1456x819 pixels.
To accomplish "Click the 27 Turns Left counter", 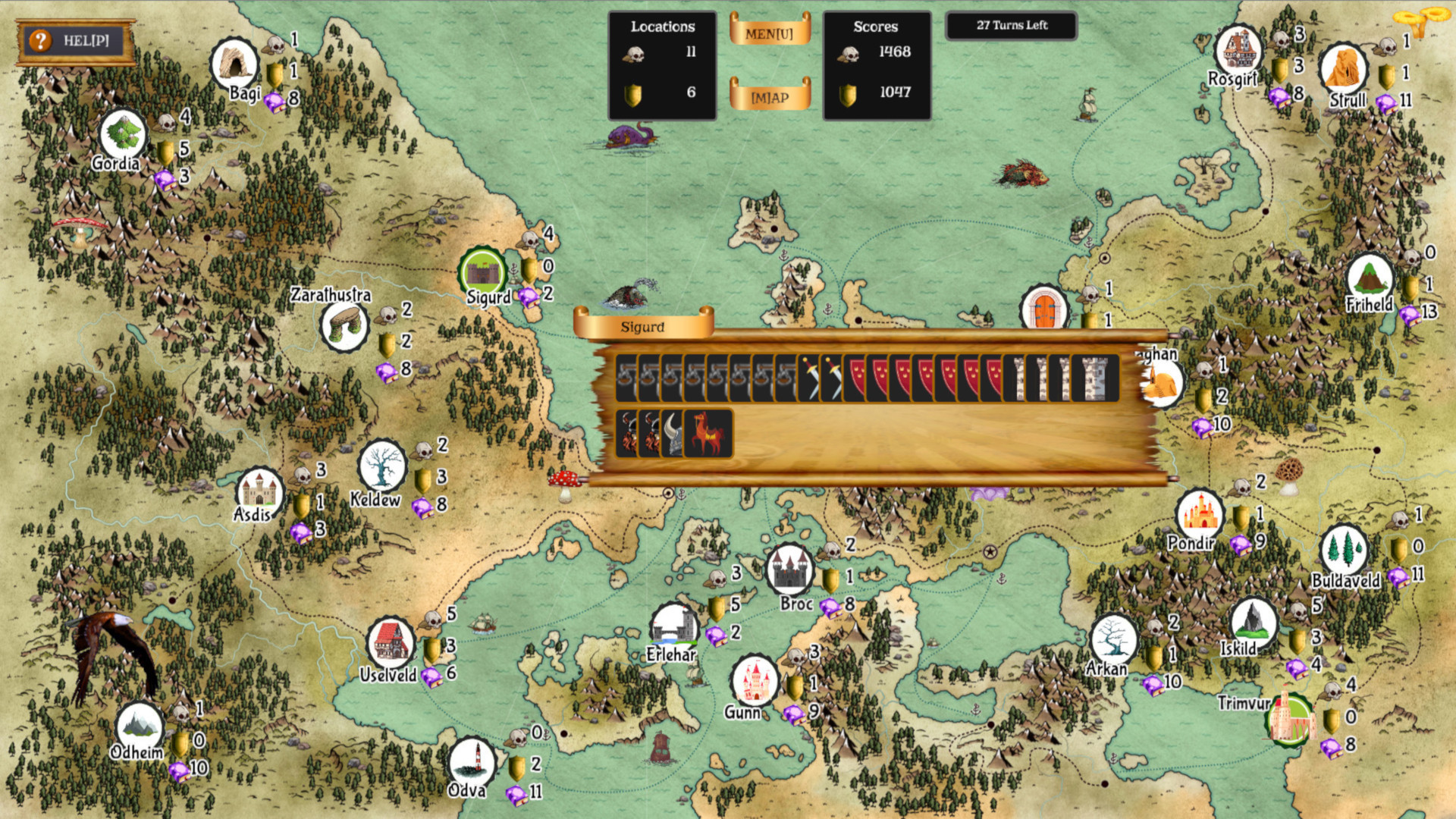I will click(1012, 25).
